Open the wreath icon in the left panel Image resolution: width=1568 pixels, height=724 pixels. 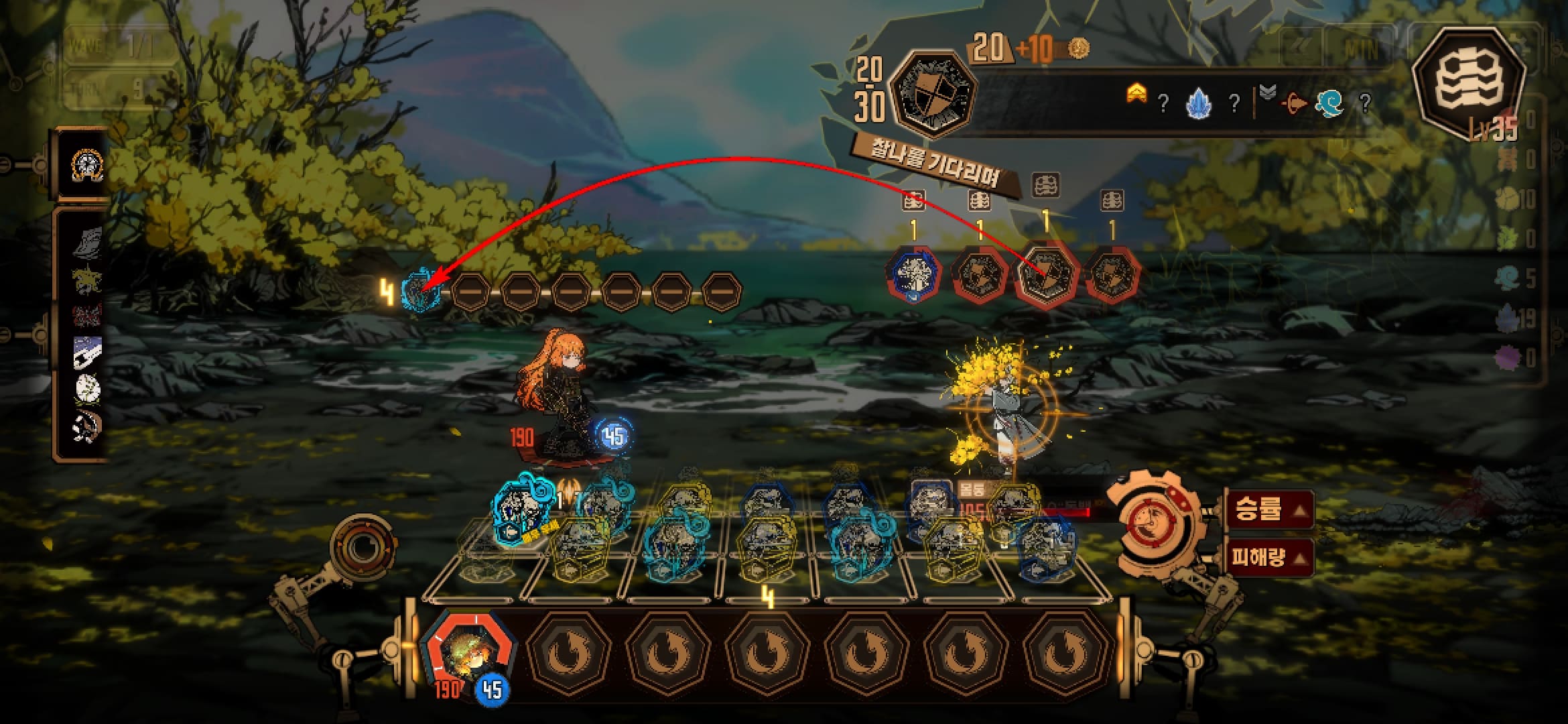click(x=86, y=164)
